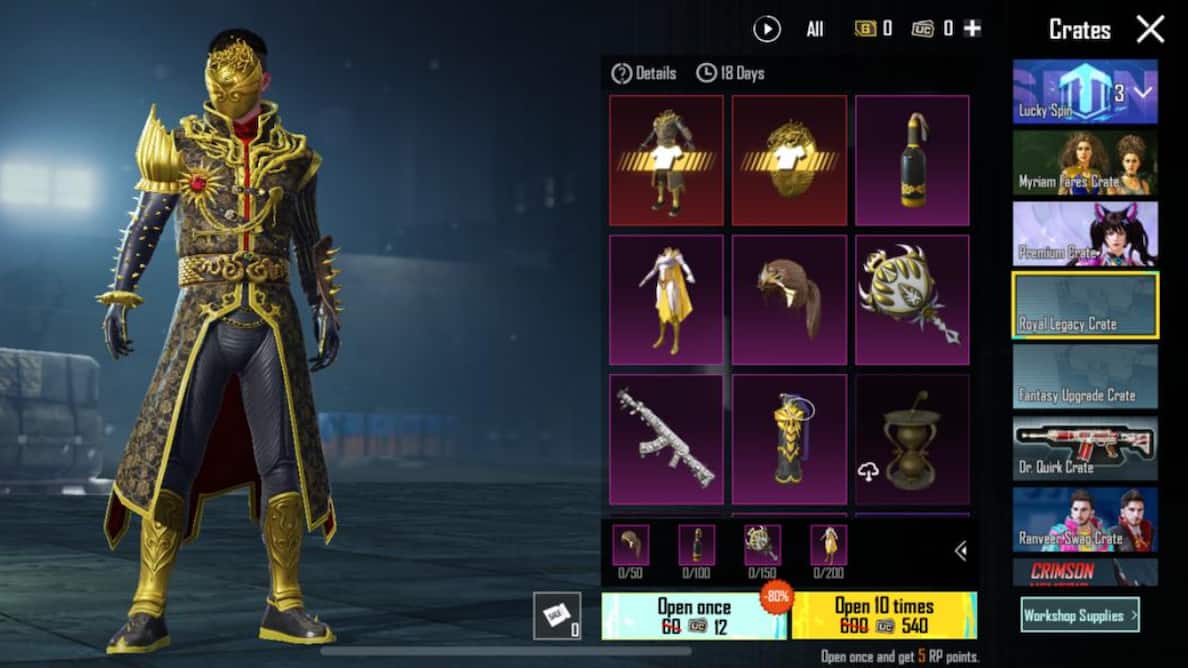Viewport: 1188px width, 668px height.
Task: Show the crate Details
Action: pyautogui.click(x=645, y=73)
